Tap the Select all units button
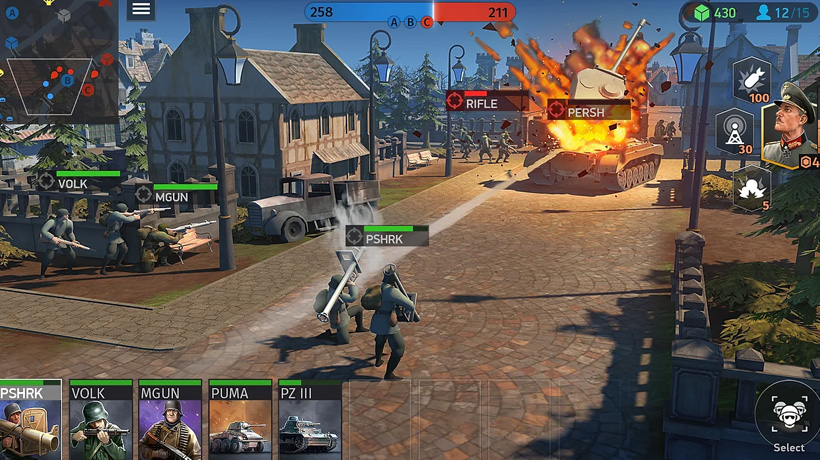The height and width of the screenshot is (460, 820). tap(788, 416)
